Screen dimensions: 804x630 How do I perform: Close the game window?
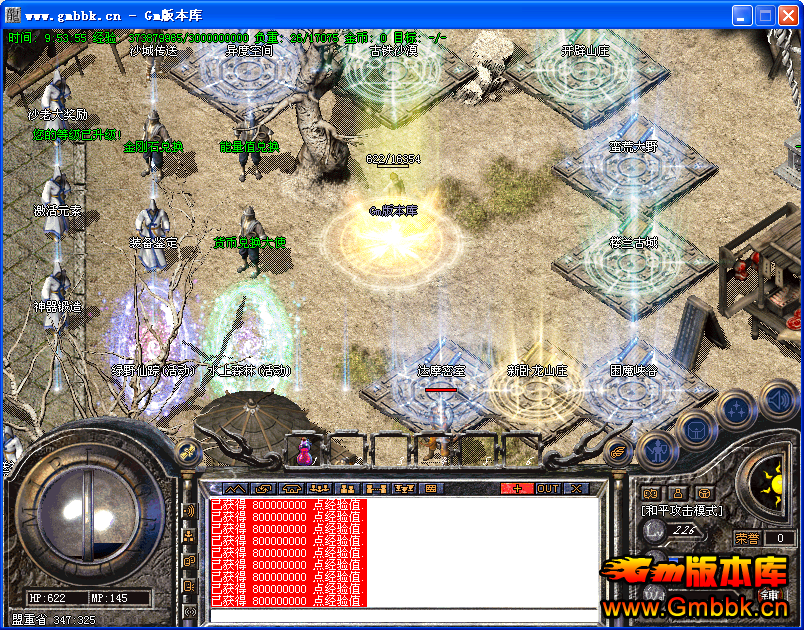(788, 15)
